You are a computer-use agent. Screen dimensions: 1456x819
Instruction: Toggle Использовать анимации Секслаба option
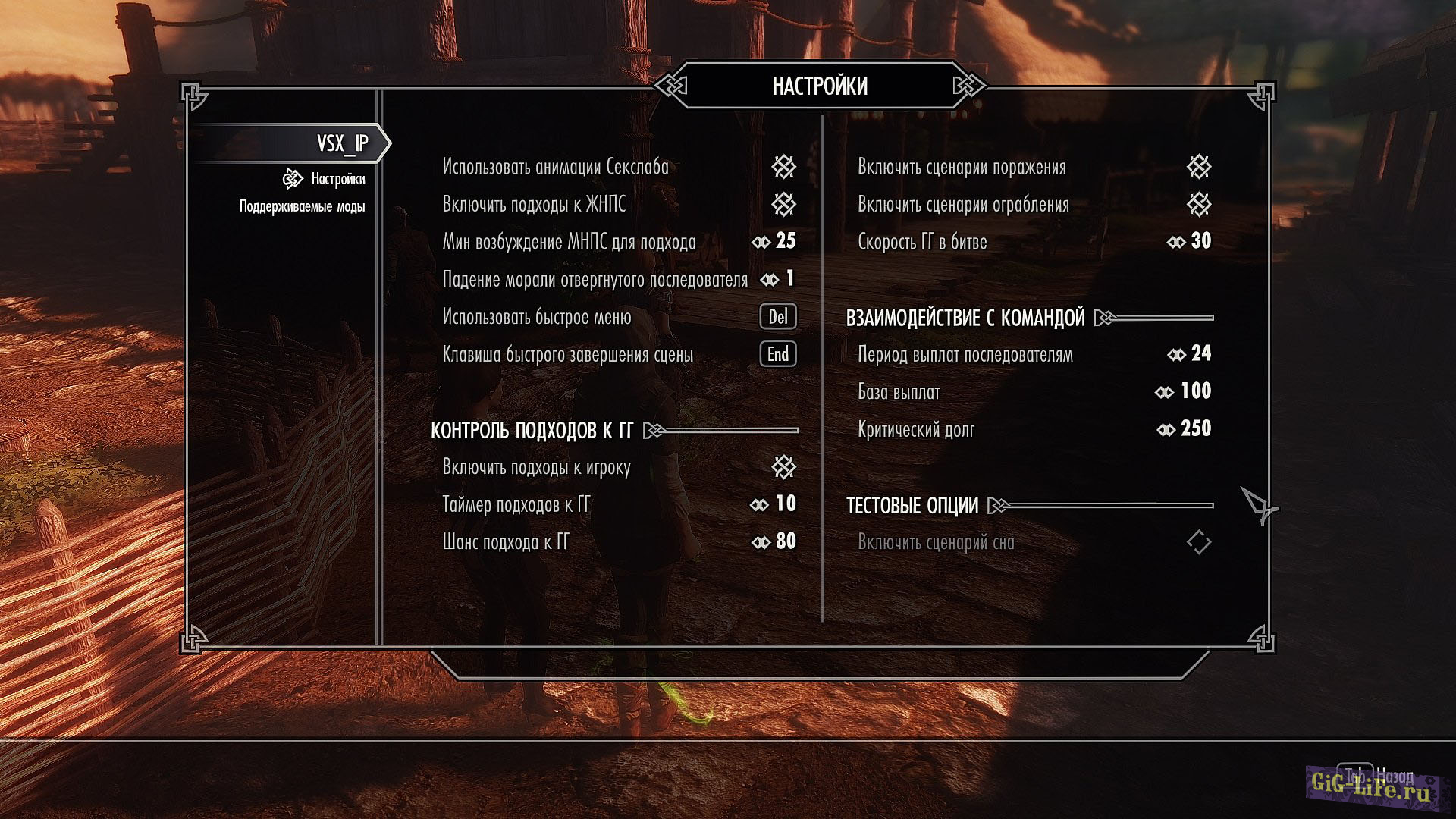point(783,167)
